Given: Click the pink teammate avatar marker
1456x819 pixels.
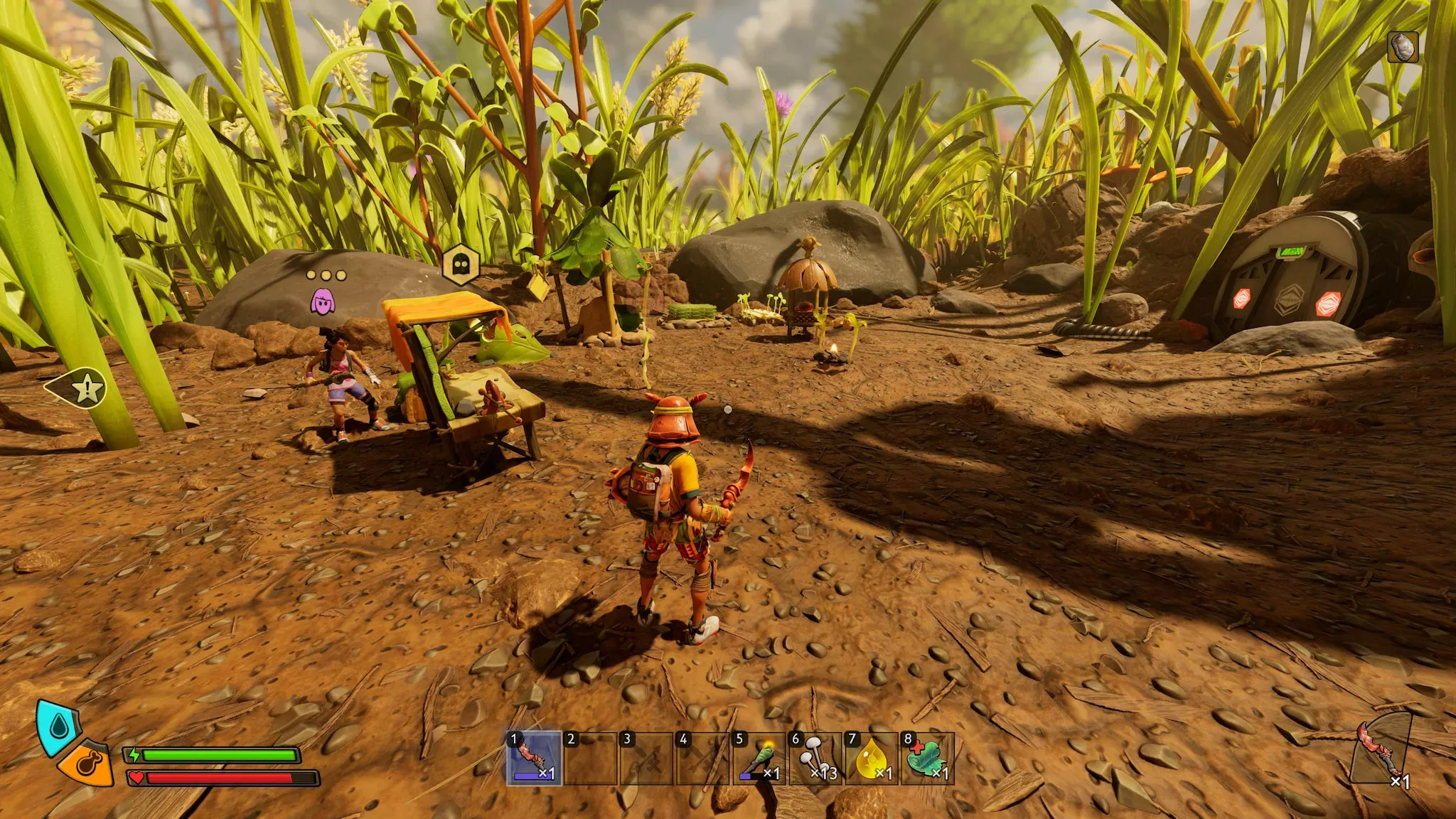Looking at the screenshot, I should [323, 301].
